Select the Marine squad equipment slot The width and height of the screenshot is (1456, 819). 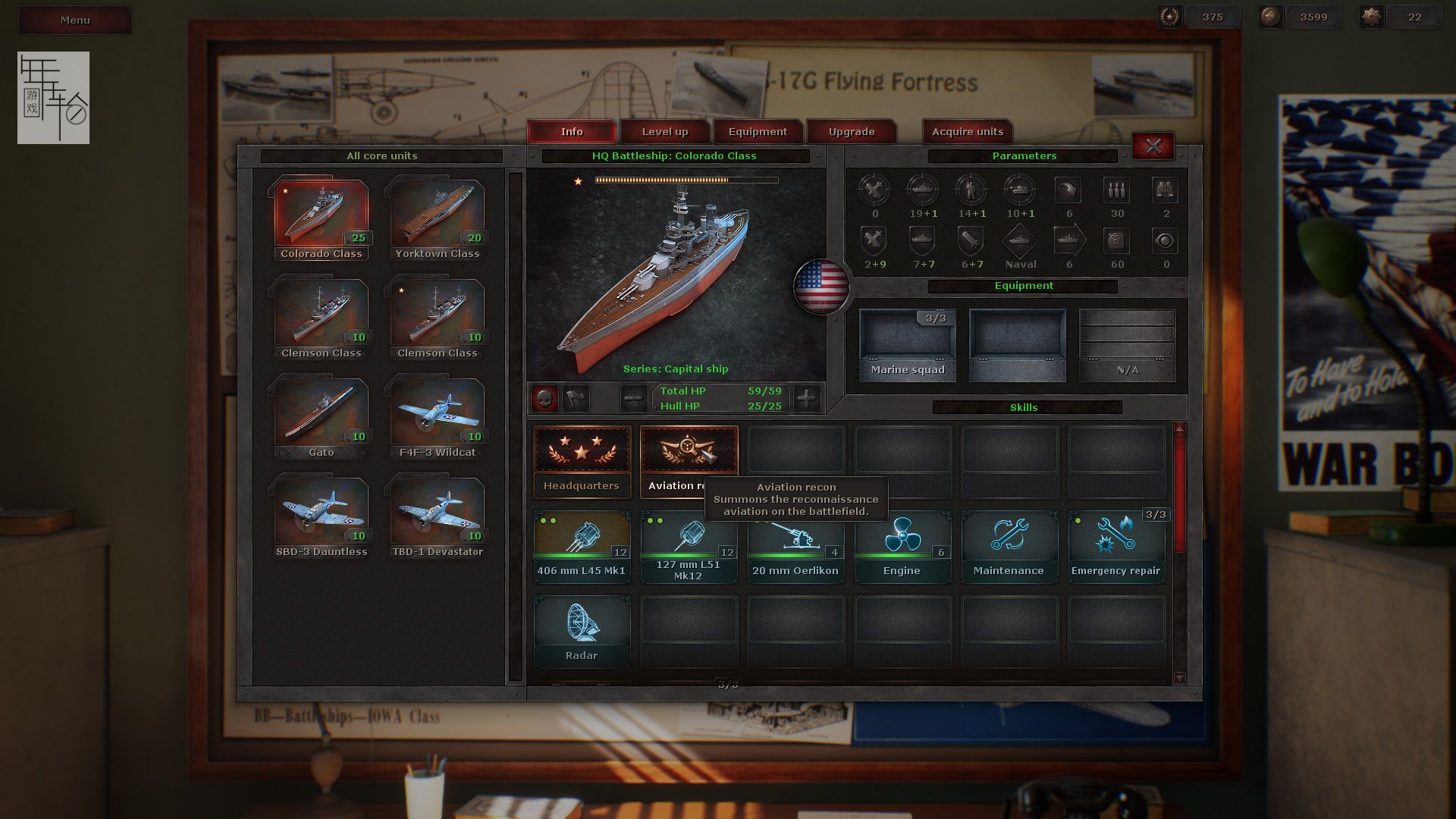point(907,344)
